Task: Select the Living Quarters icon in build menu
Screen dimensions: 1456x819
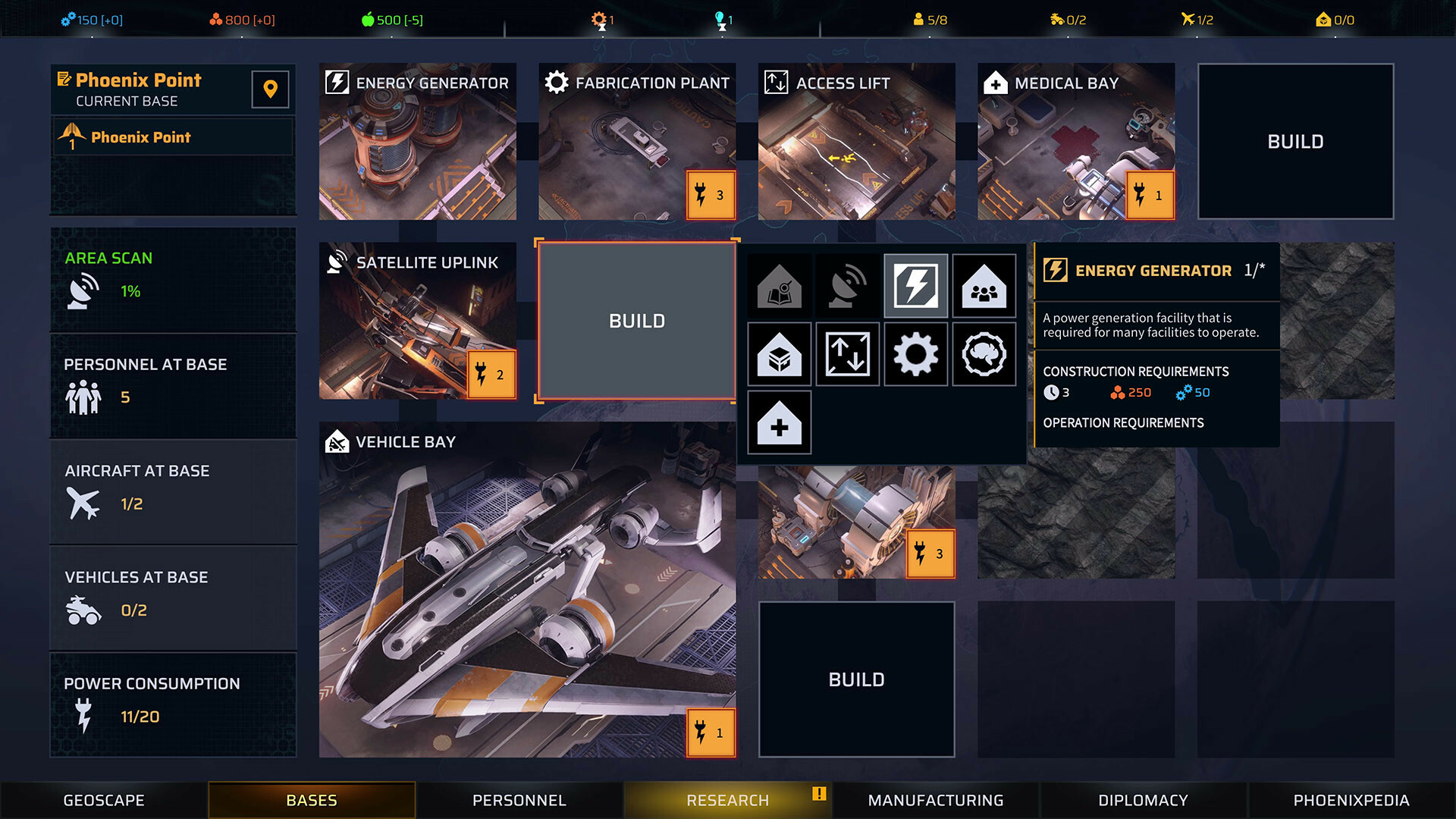Action: click(984, 286)
